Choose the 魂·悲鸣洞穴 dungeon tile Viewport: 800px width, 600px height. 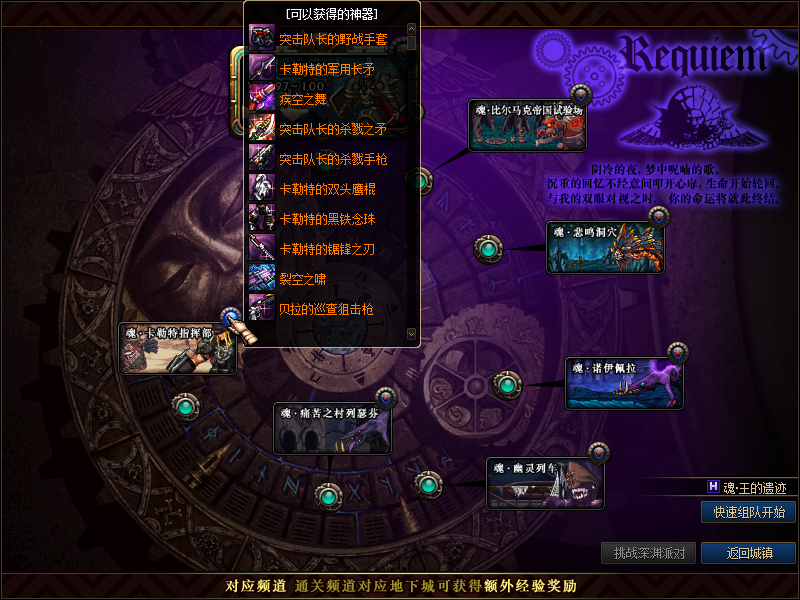(605, 248)
